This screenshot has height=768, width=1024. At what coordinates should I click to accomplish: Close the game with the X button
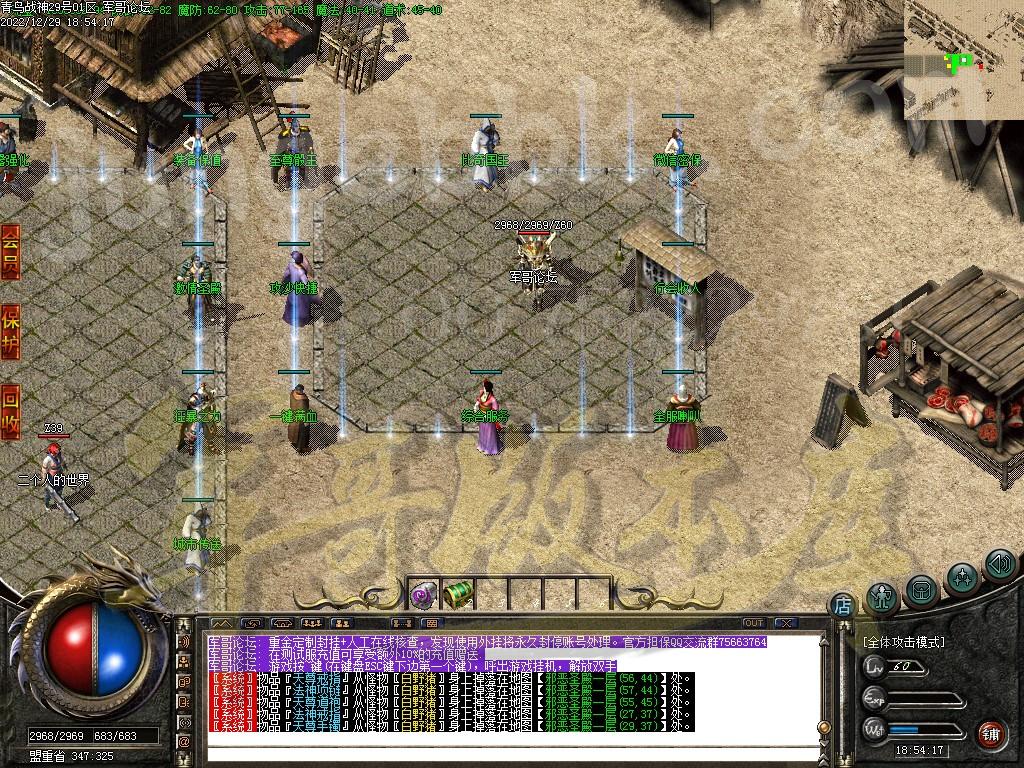(x=786, y=623)
